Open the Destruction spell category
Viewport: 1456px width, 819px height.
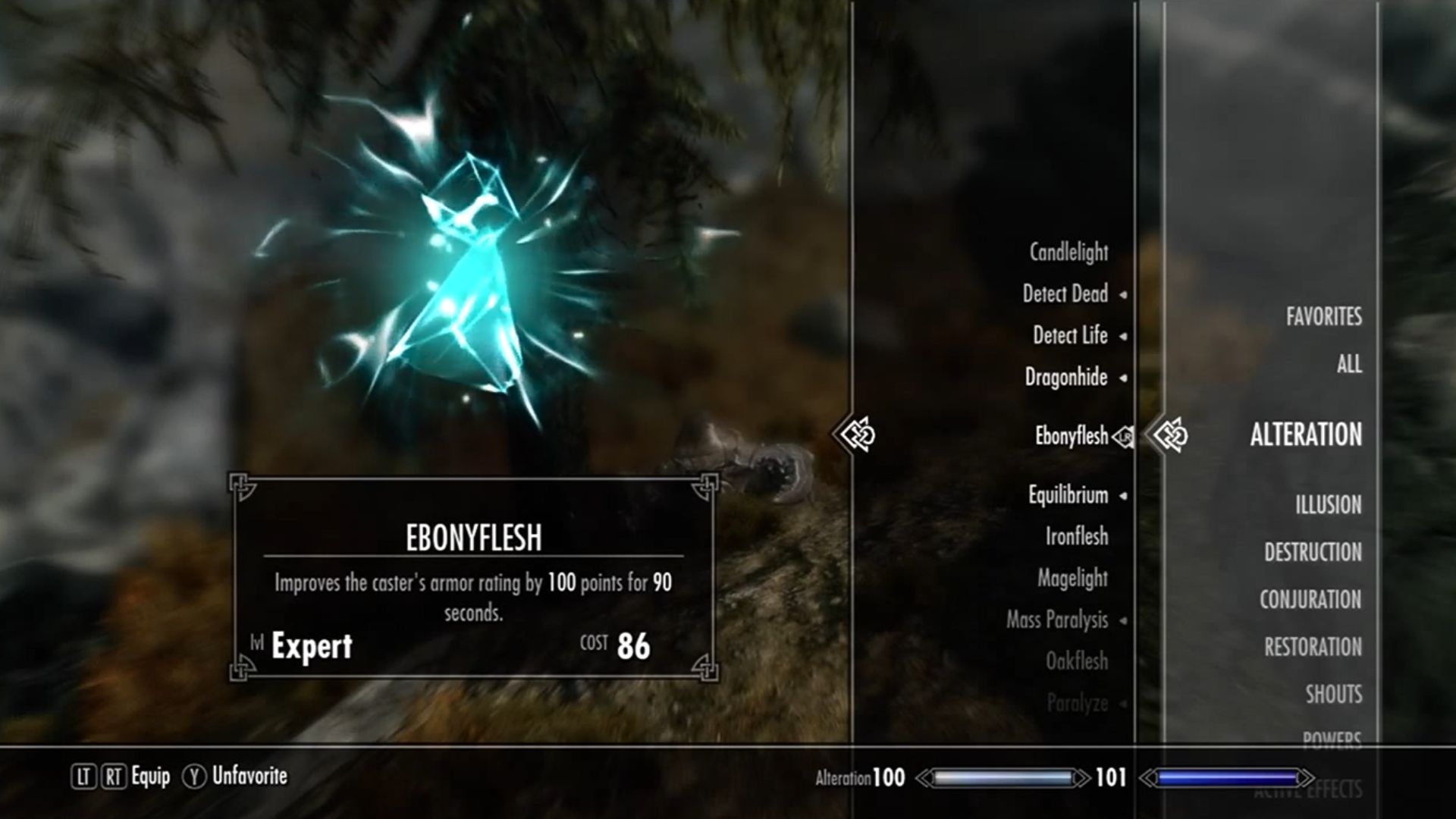click(x=1313, y=552)
